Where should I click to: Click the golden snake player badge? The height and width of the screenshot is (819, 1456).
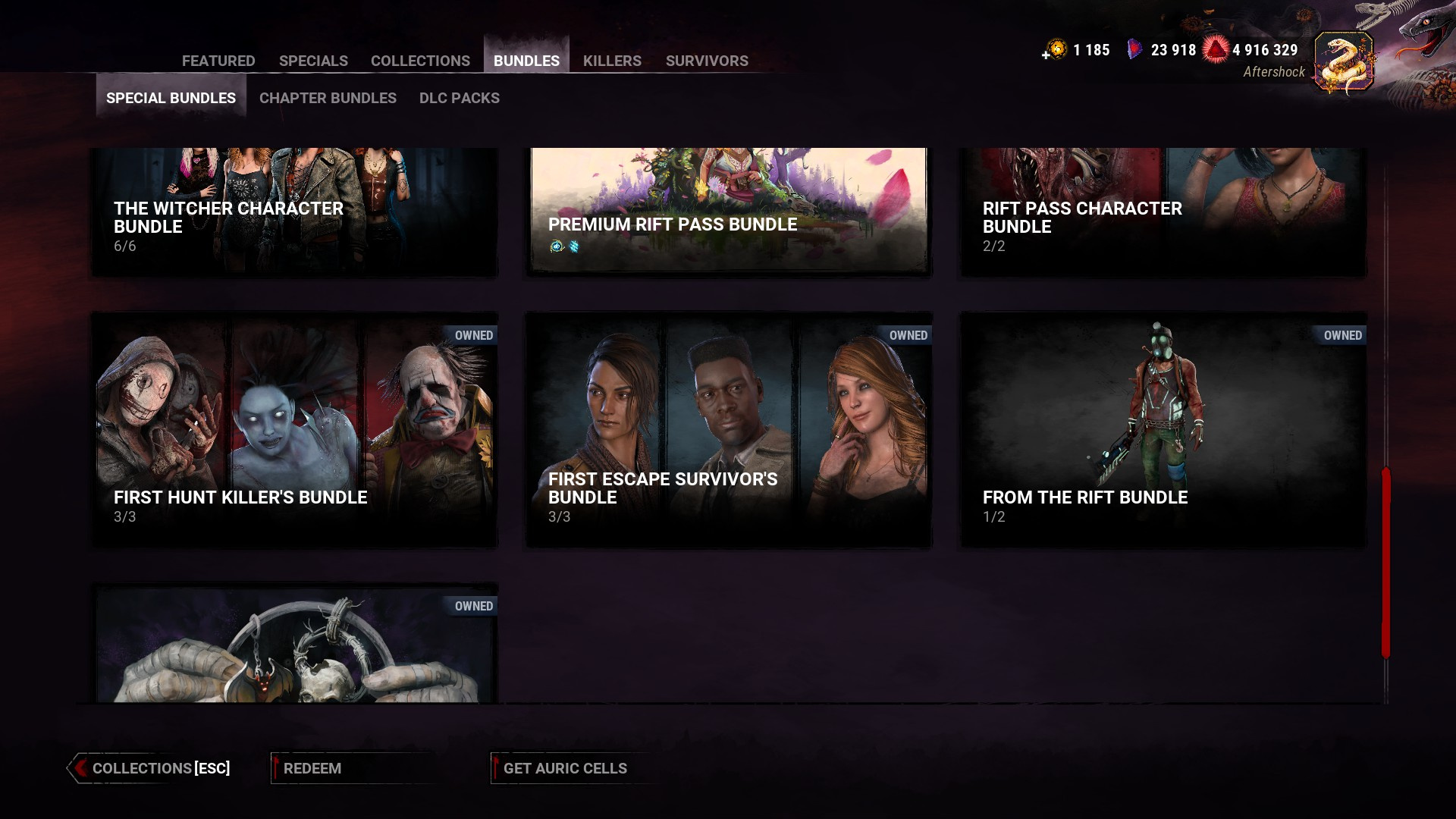[1344, 62]
